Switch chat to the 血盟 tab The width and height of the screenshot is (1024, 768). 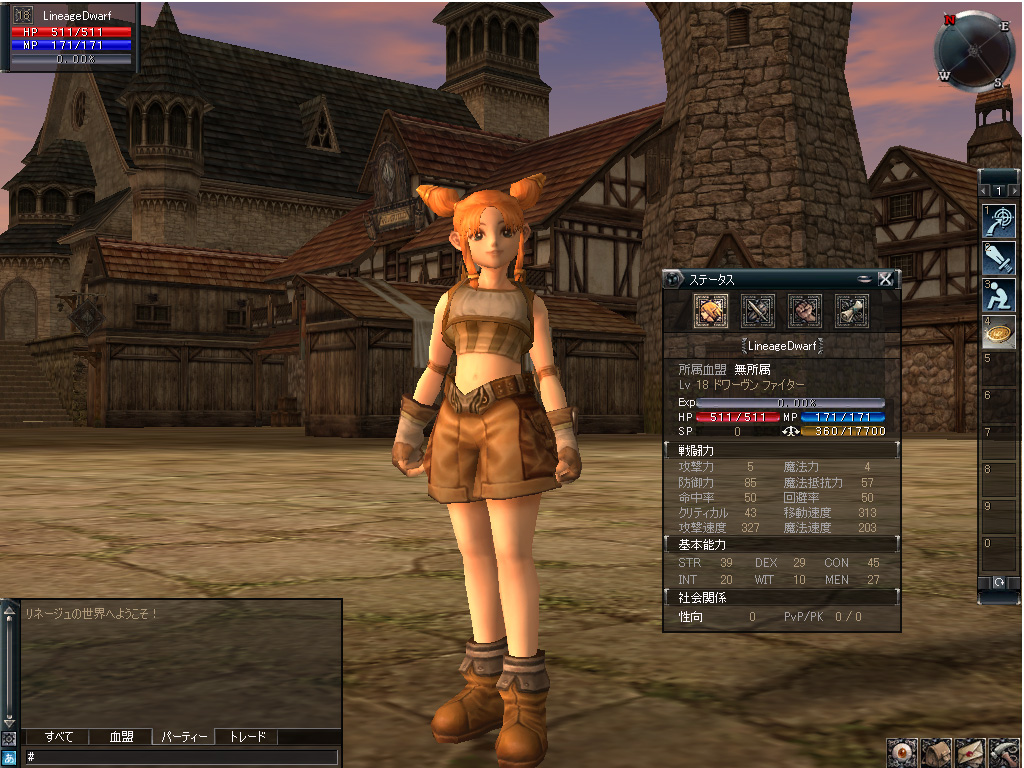click(122, 737)
